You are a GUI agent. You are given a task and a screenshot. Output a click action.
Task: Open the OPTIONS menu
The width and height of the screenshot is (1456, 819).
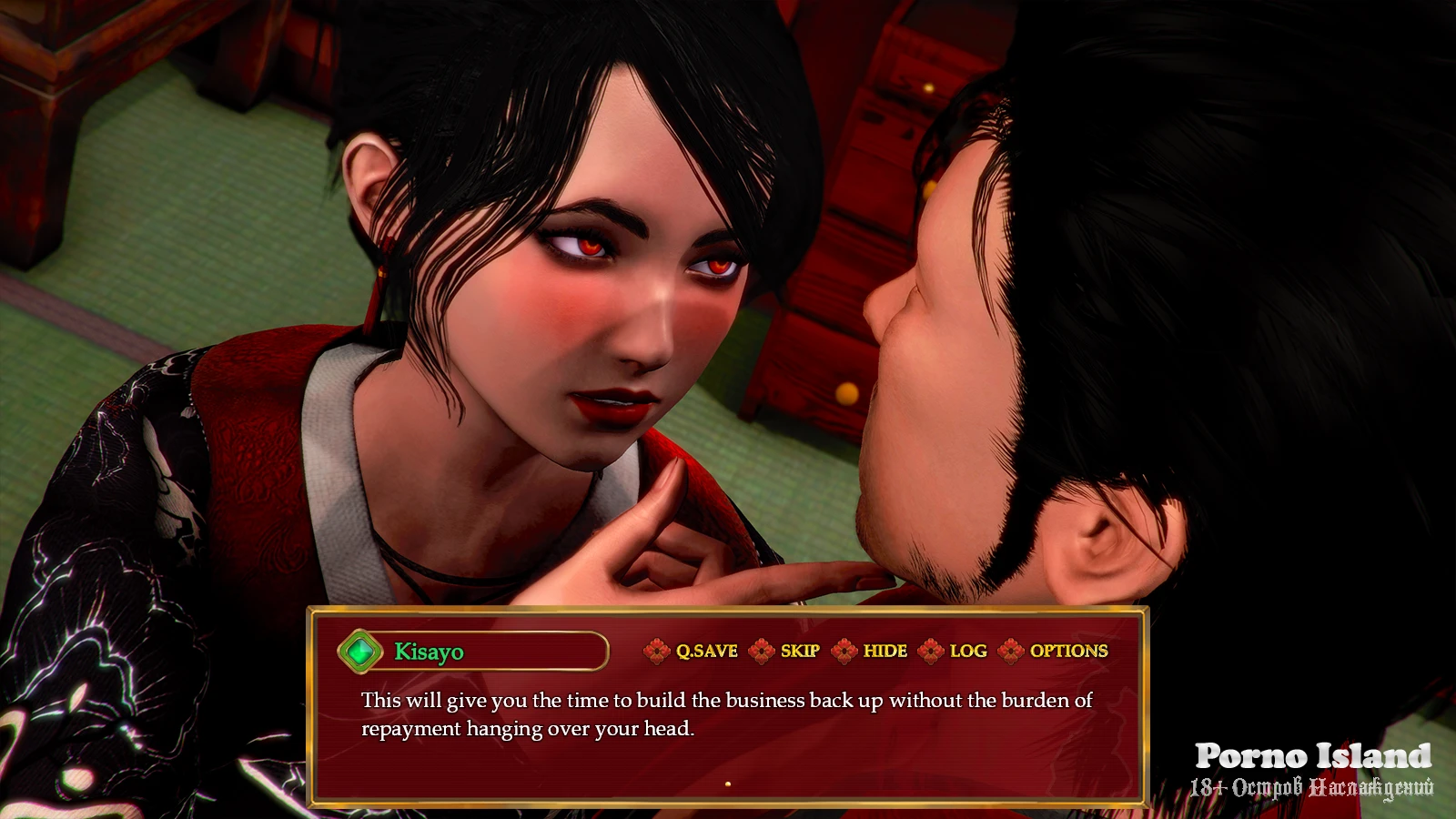click(x=1067, y=651)
